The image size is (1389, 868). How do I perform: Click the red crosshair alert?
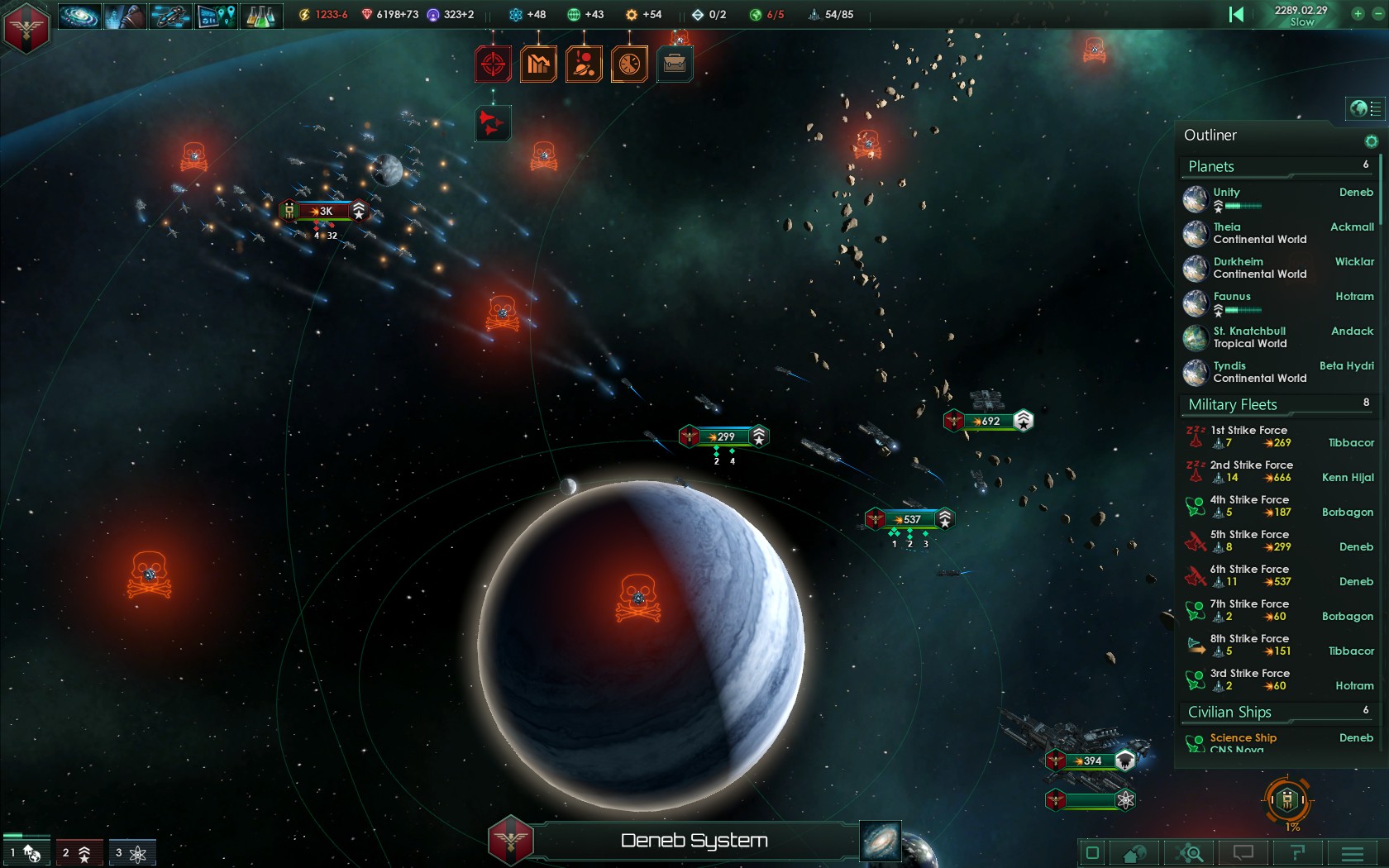point(493,64)
